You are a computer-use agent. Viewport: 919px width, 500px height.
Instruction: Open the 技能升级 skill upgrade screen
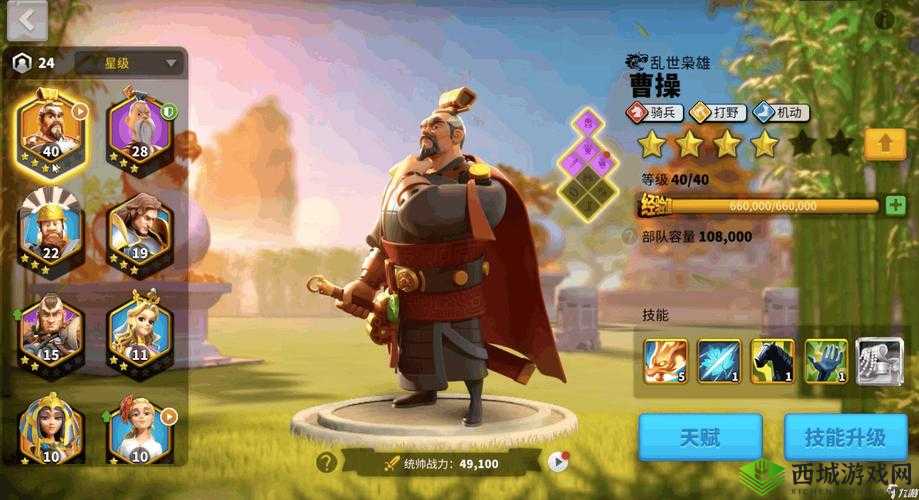click(x=848, y=437)
